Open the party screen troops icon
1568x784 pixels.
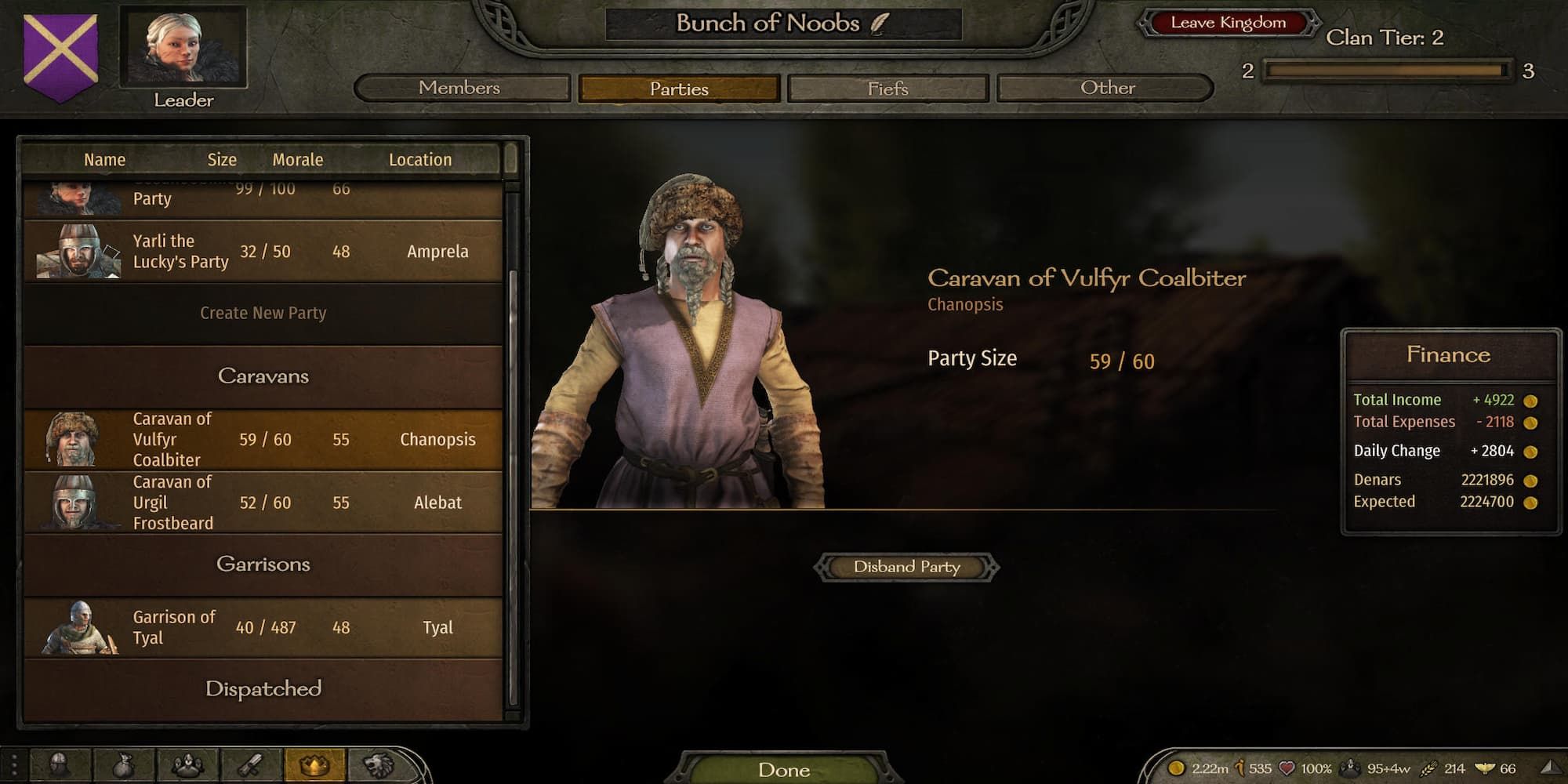[x=187, y=764]
